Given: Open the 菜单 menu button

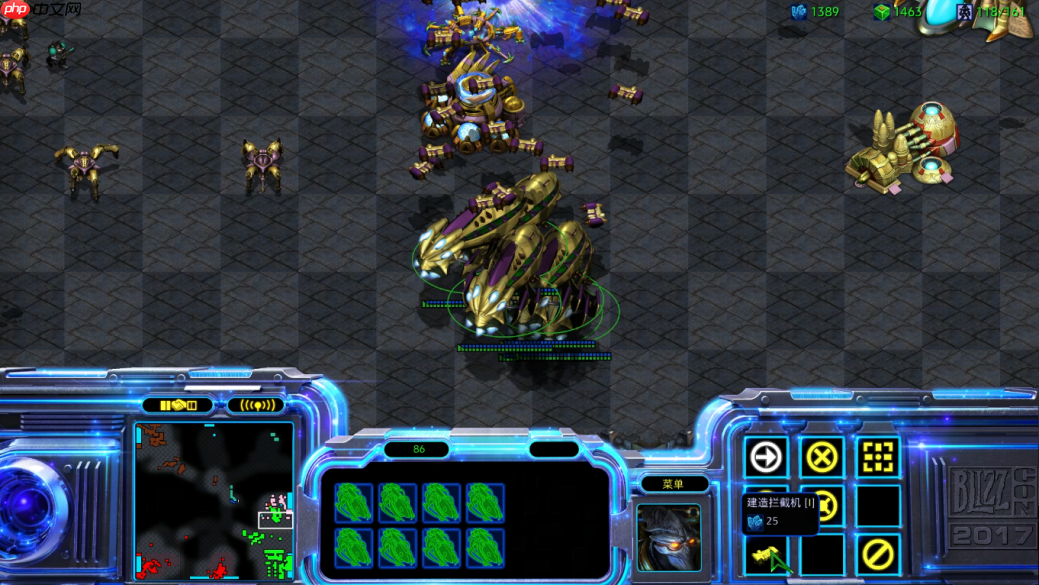Looking at the screenshot, I should (x=671, y=484).
